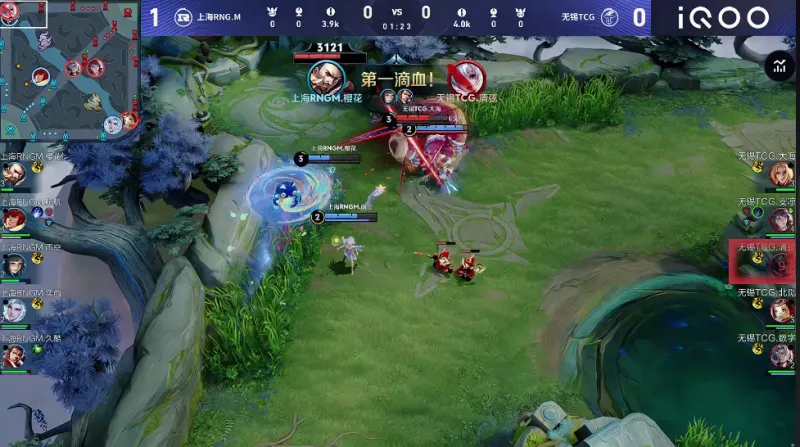Select RNGM player 久酷's hero portrait
This screenshot has width=800, height=447.
[x=13, y=355]
